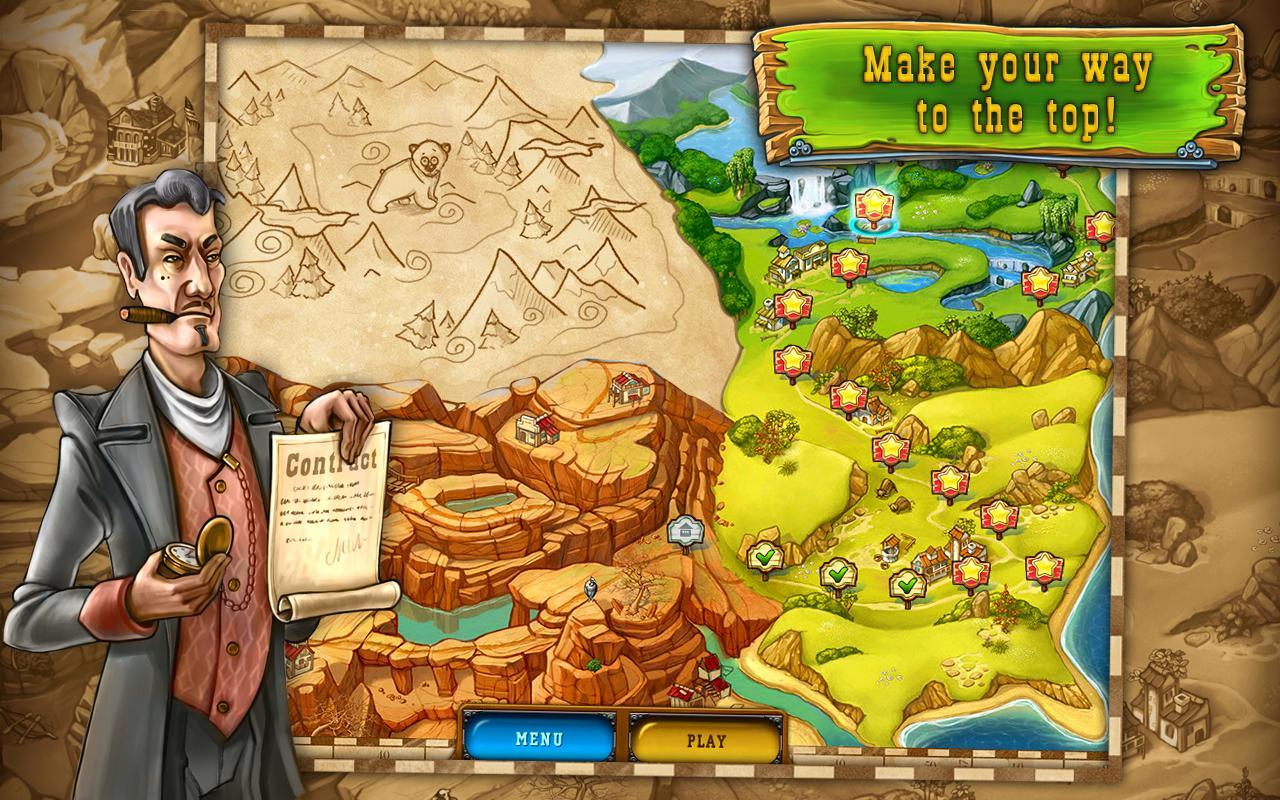This screenshot has width=1280, height=800.
Task: Open the star level beside the red farmhouse cluster
Action: [x=973, y=573]
